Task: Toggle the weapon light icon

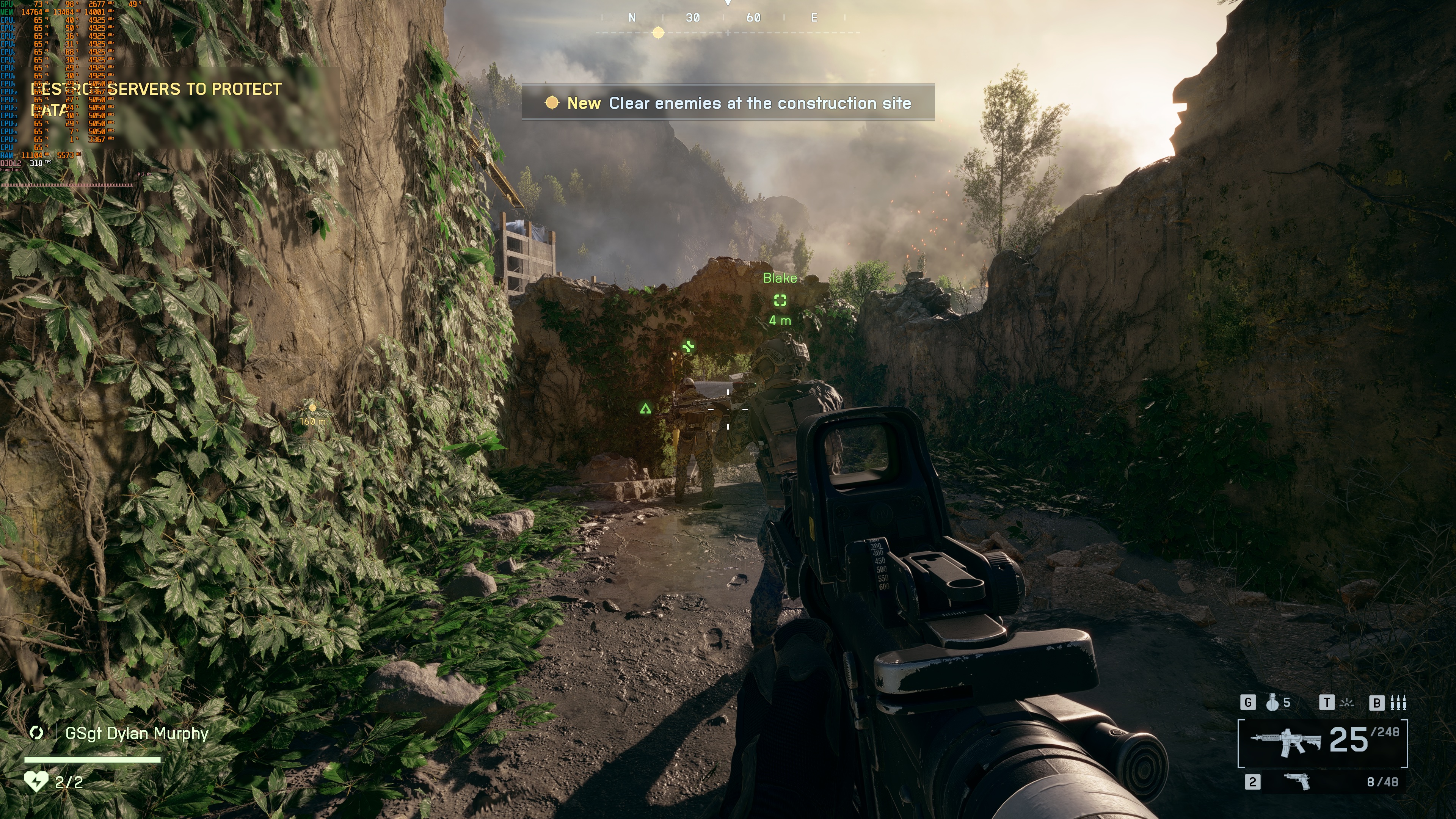Action: 1348,703
